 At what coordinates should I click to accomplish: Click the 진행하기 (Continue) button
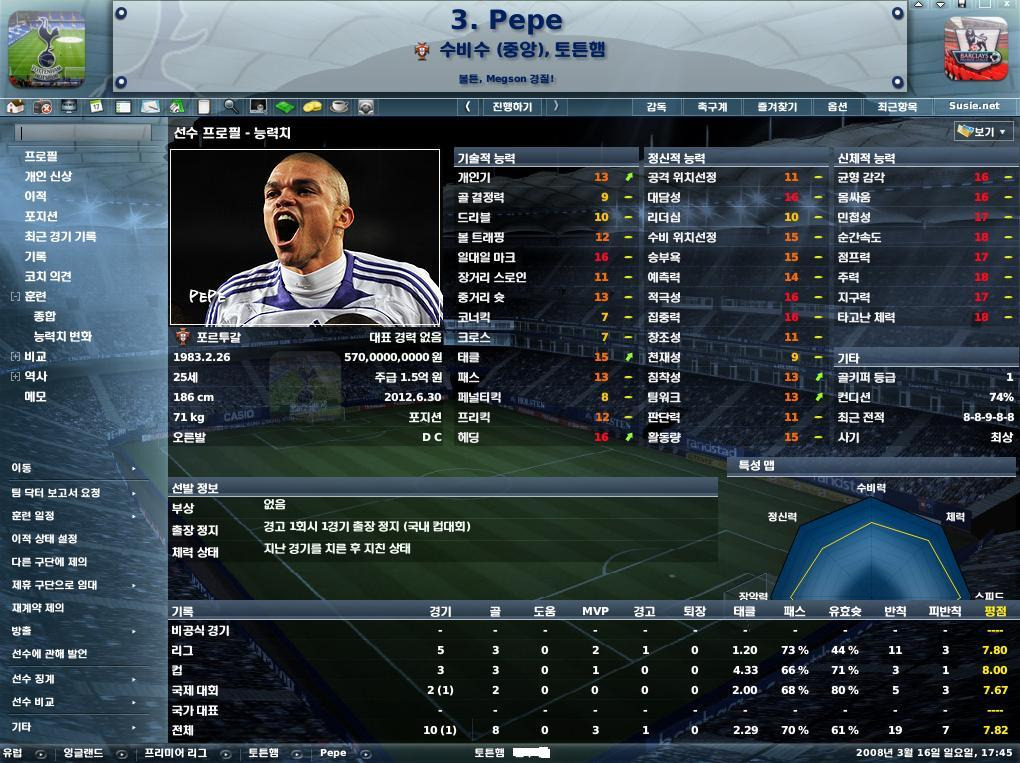click(x=512, y=106)
